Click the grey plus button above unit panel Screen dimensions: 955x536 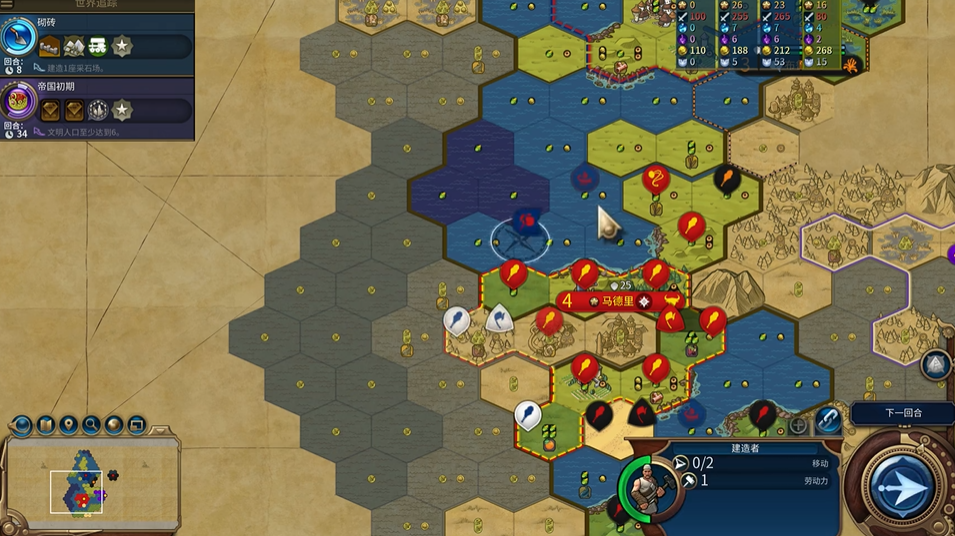pyautogui.click(x=798, y=425)
